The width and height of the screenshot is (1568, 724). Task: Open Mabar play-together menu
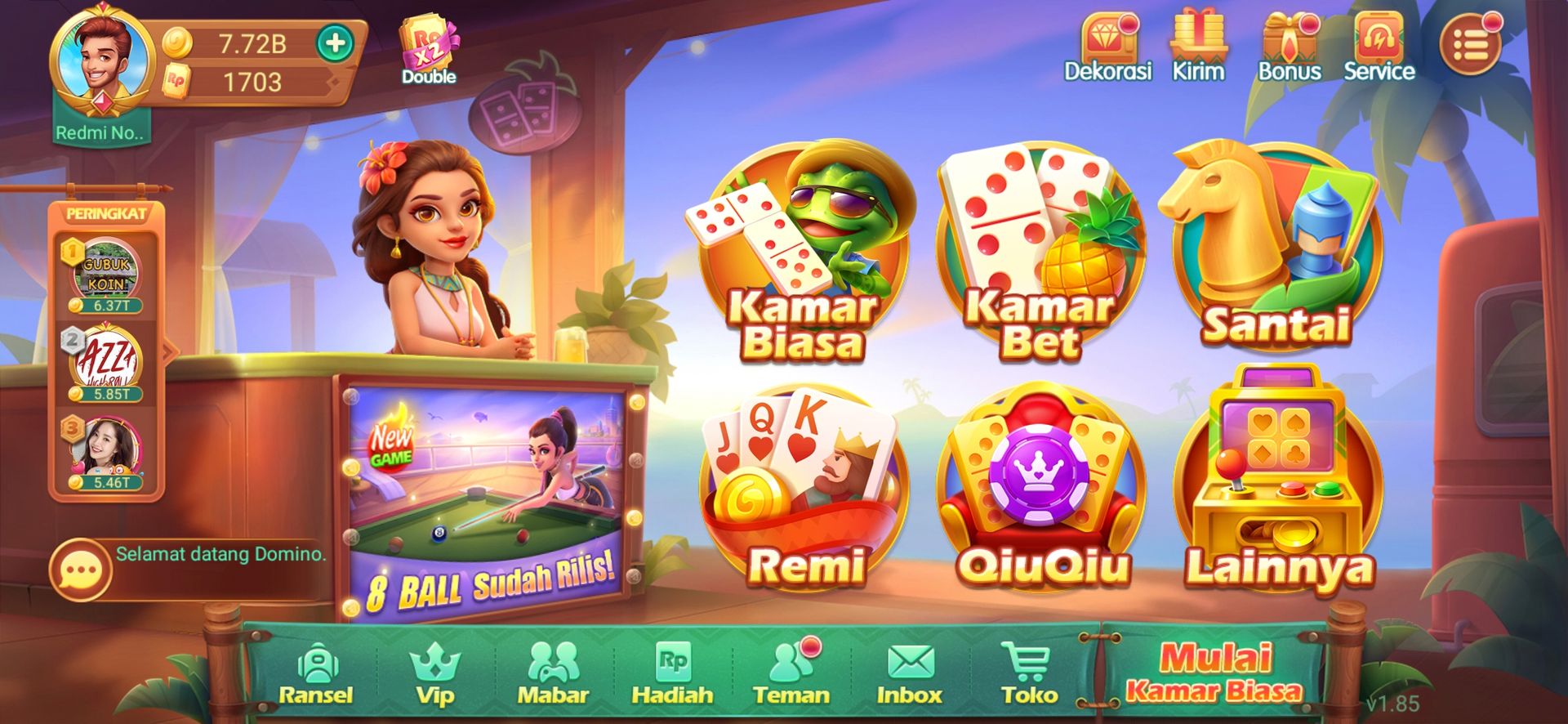(553, 674)
